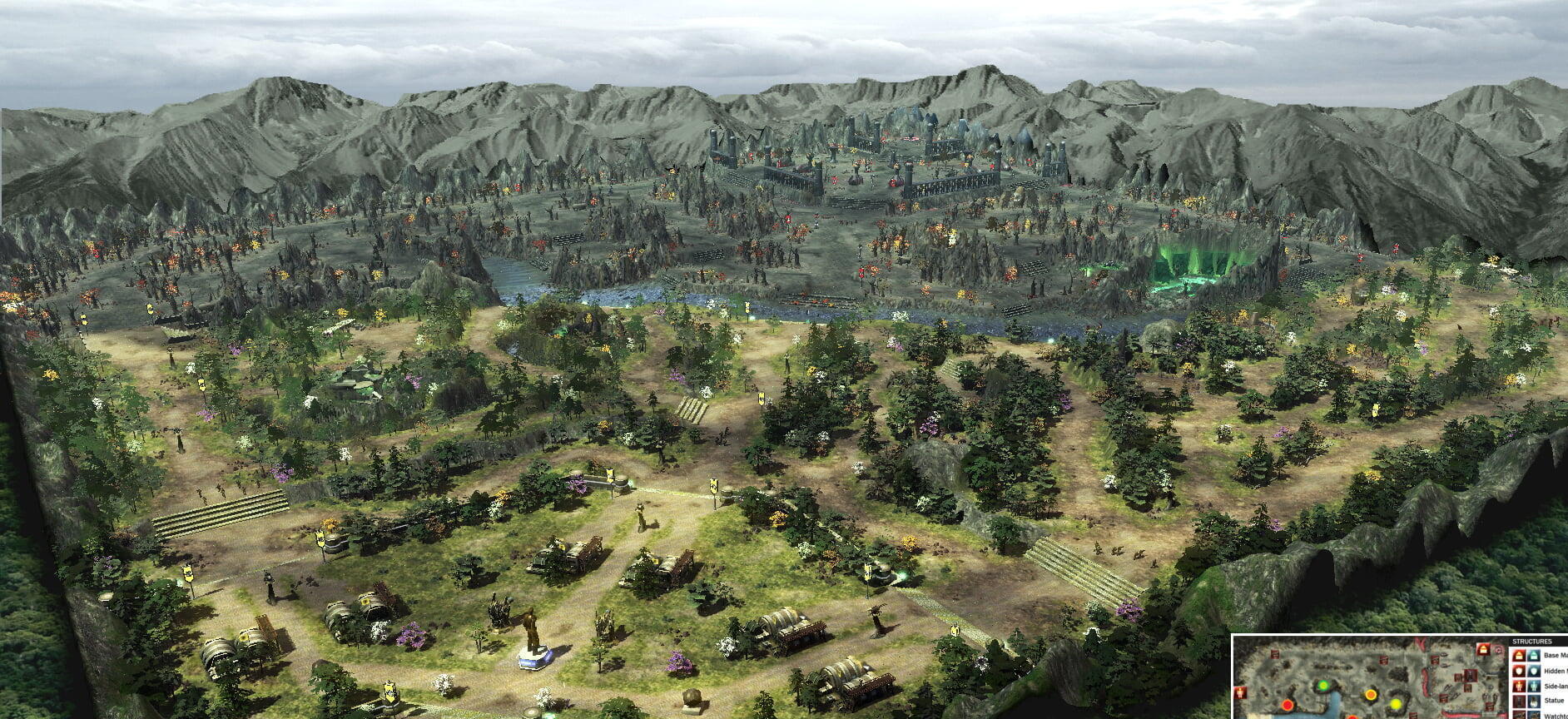Viewport: 1568px width, 719px height.
Task: Click the Statue label in the legend
Action: click(x=1553, y=702)
